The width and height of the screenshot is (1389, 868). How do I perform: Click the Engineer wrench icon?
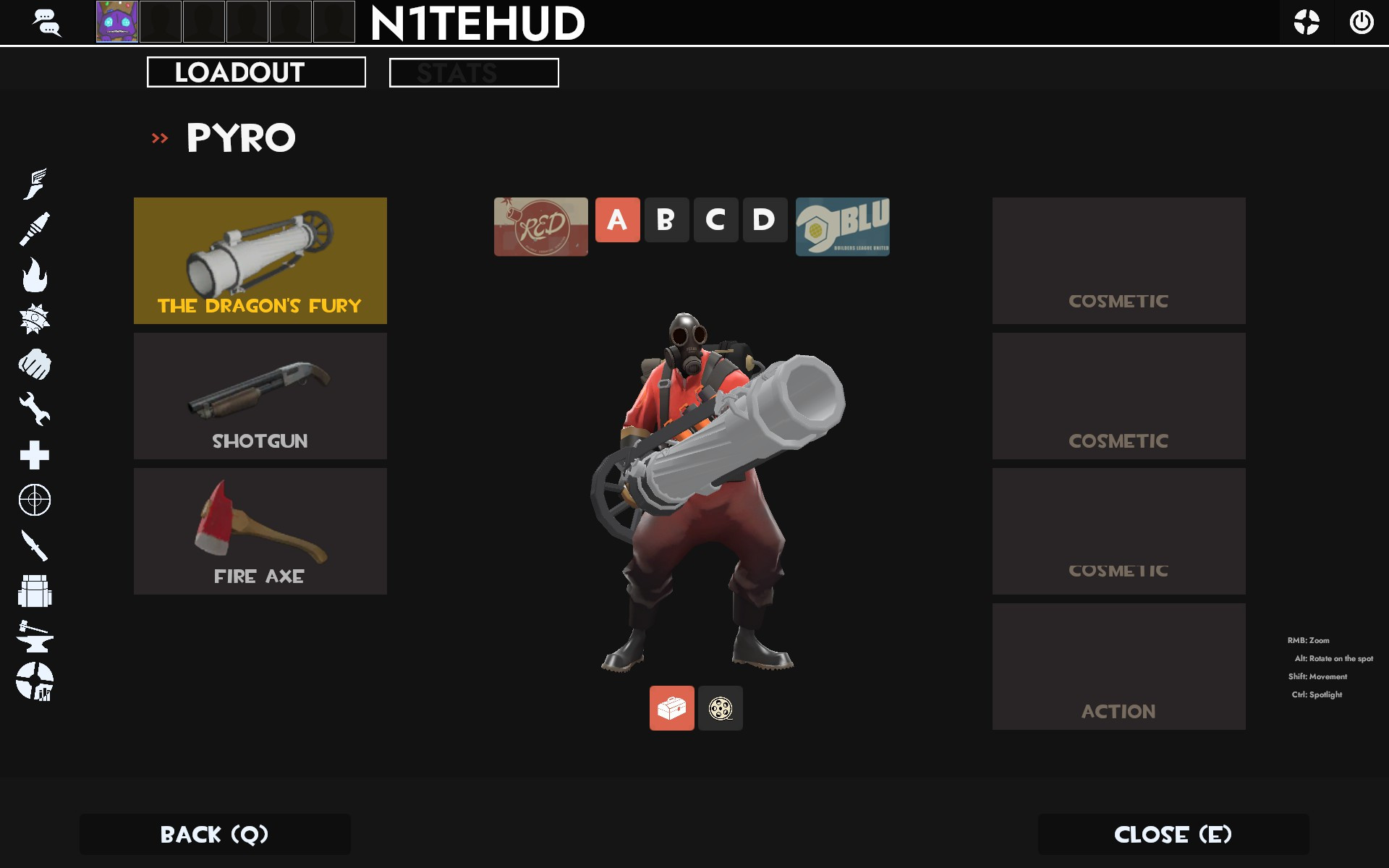[x=36, y=409]
